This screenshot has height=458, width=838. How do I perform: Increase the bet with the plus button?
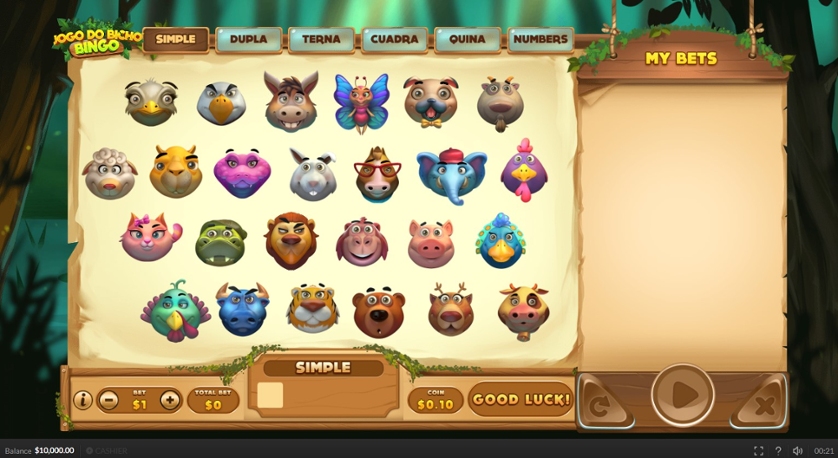pyautogui.click(x=170, y=400)
